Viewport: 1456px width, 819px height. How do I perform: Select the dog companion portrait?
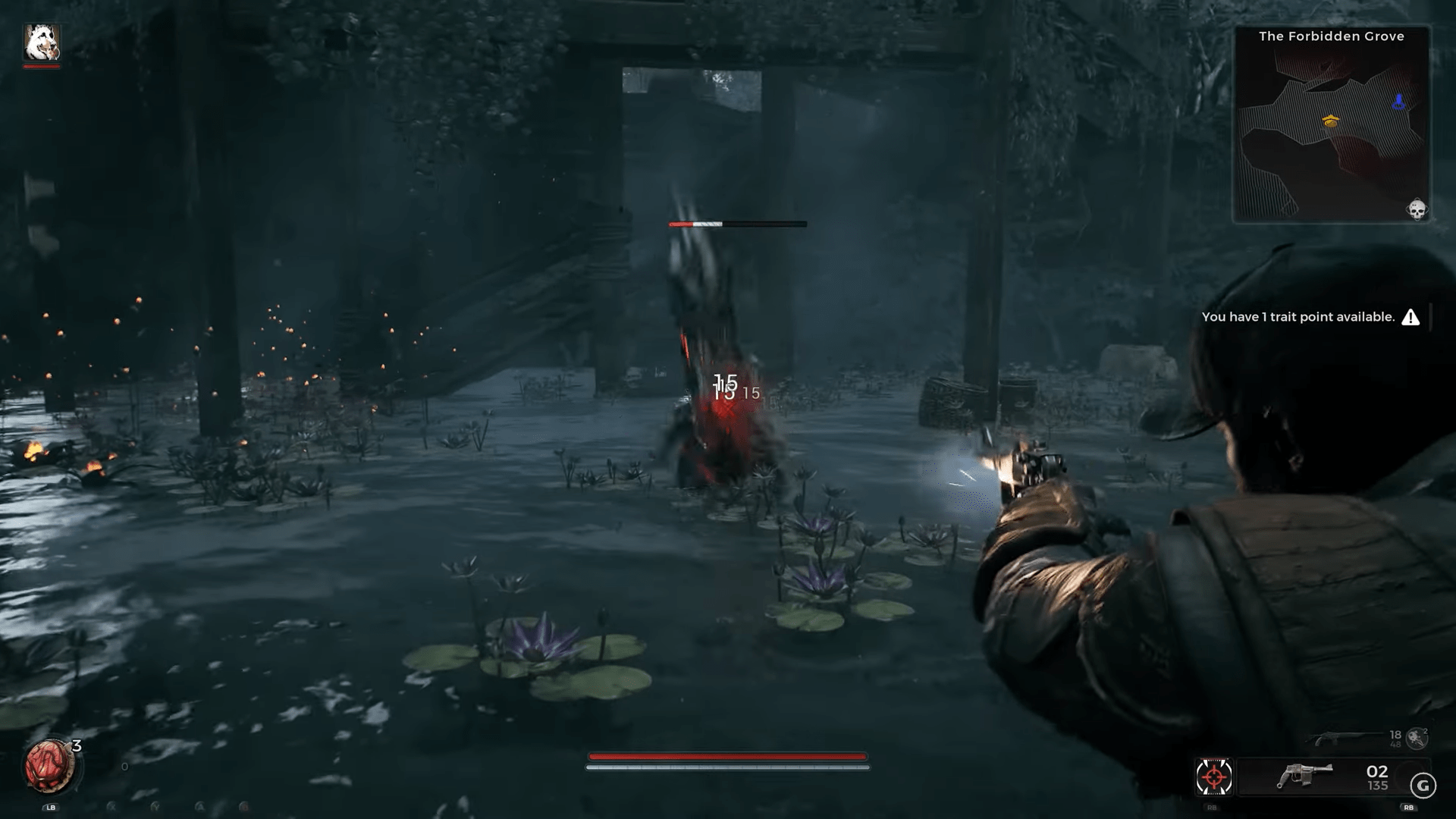pyautogui.click(x=42, y=42)
